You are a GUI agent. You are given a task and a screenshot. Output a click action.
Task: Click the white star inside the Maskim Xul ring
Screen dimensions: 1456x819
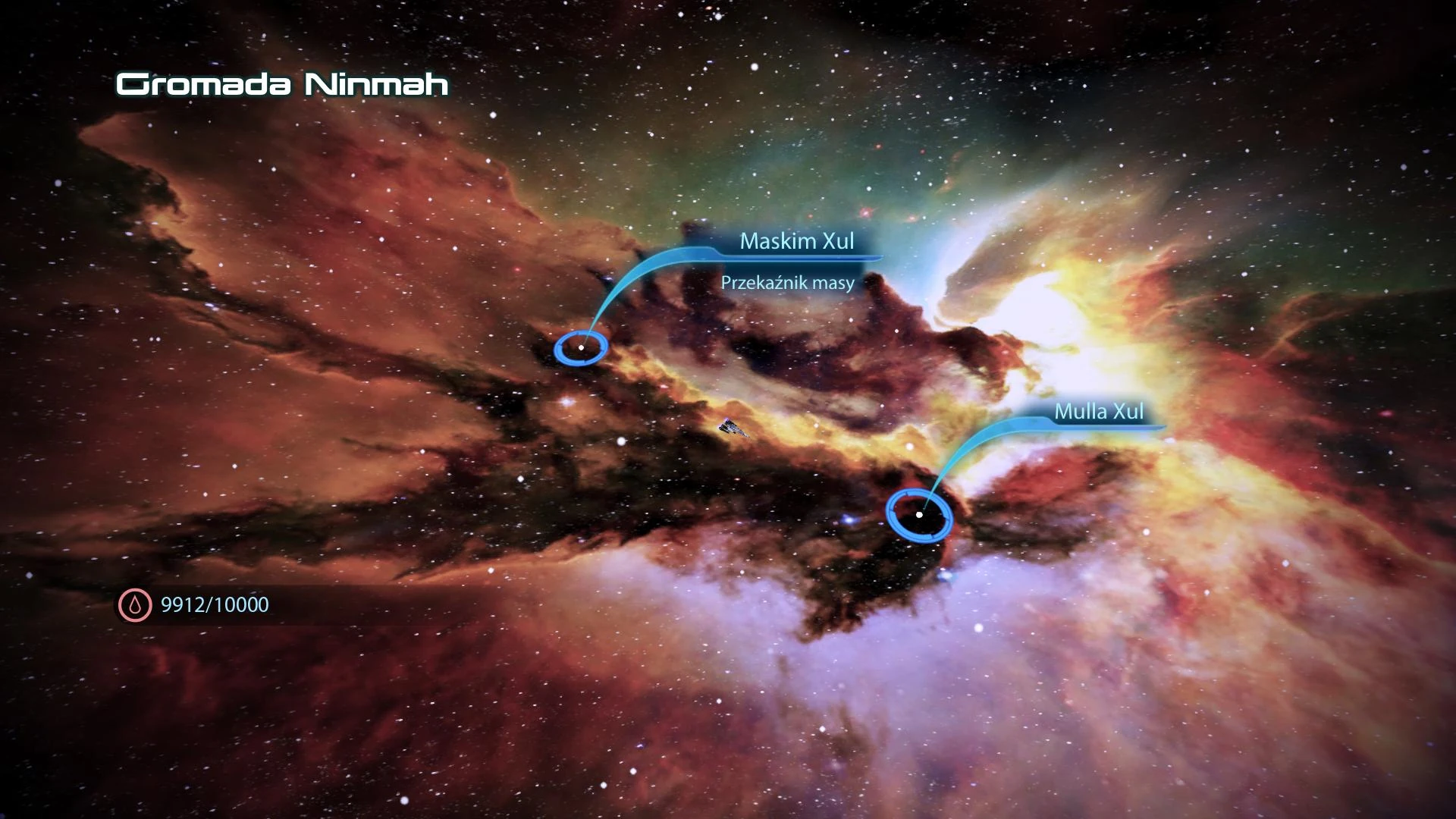pos(582,346)
